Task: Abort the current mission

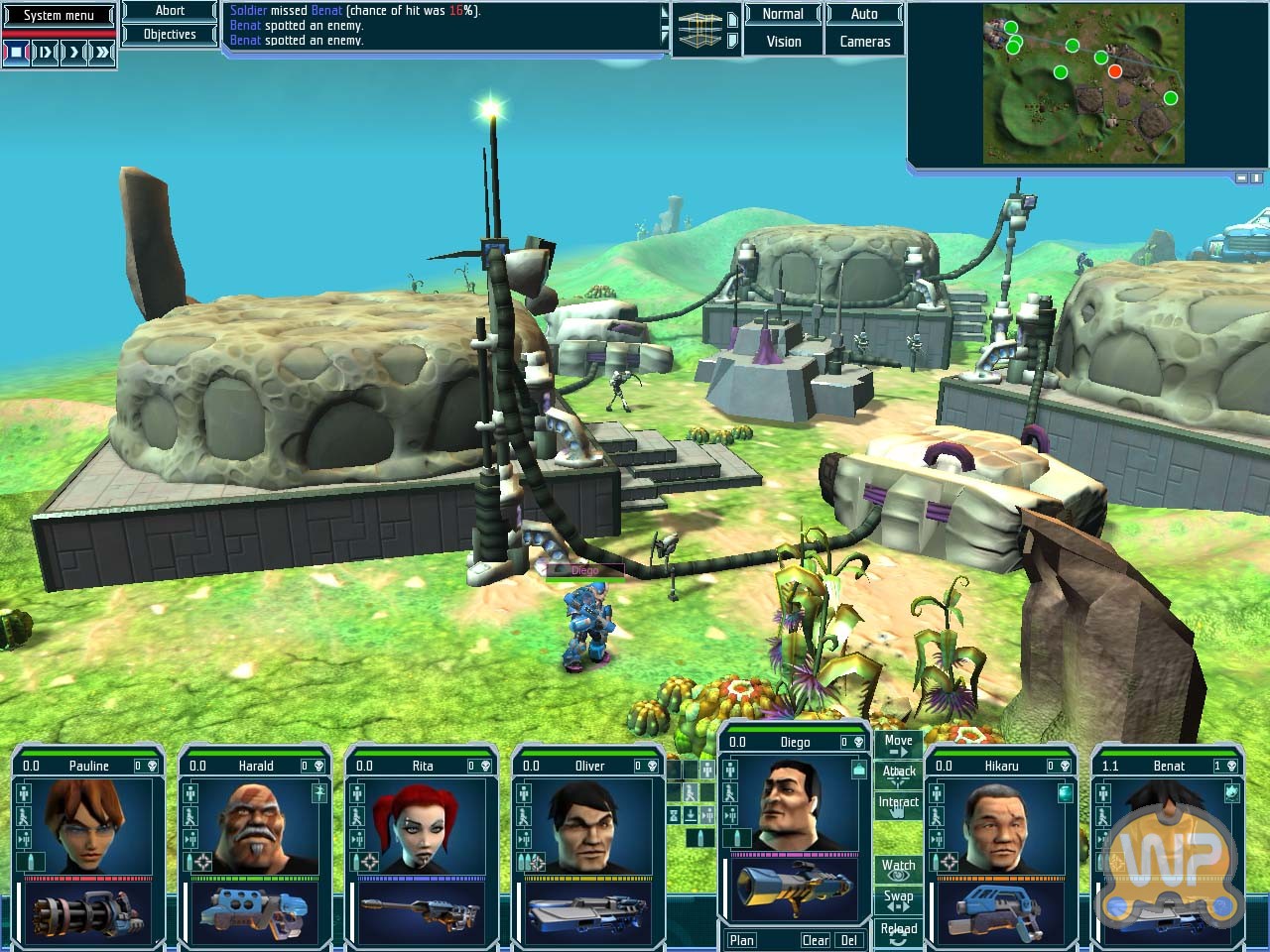Action: [170, 11]
